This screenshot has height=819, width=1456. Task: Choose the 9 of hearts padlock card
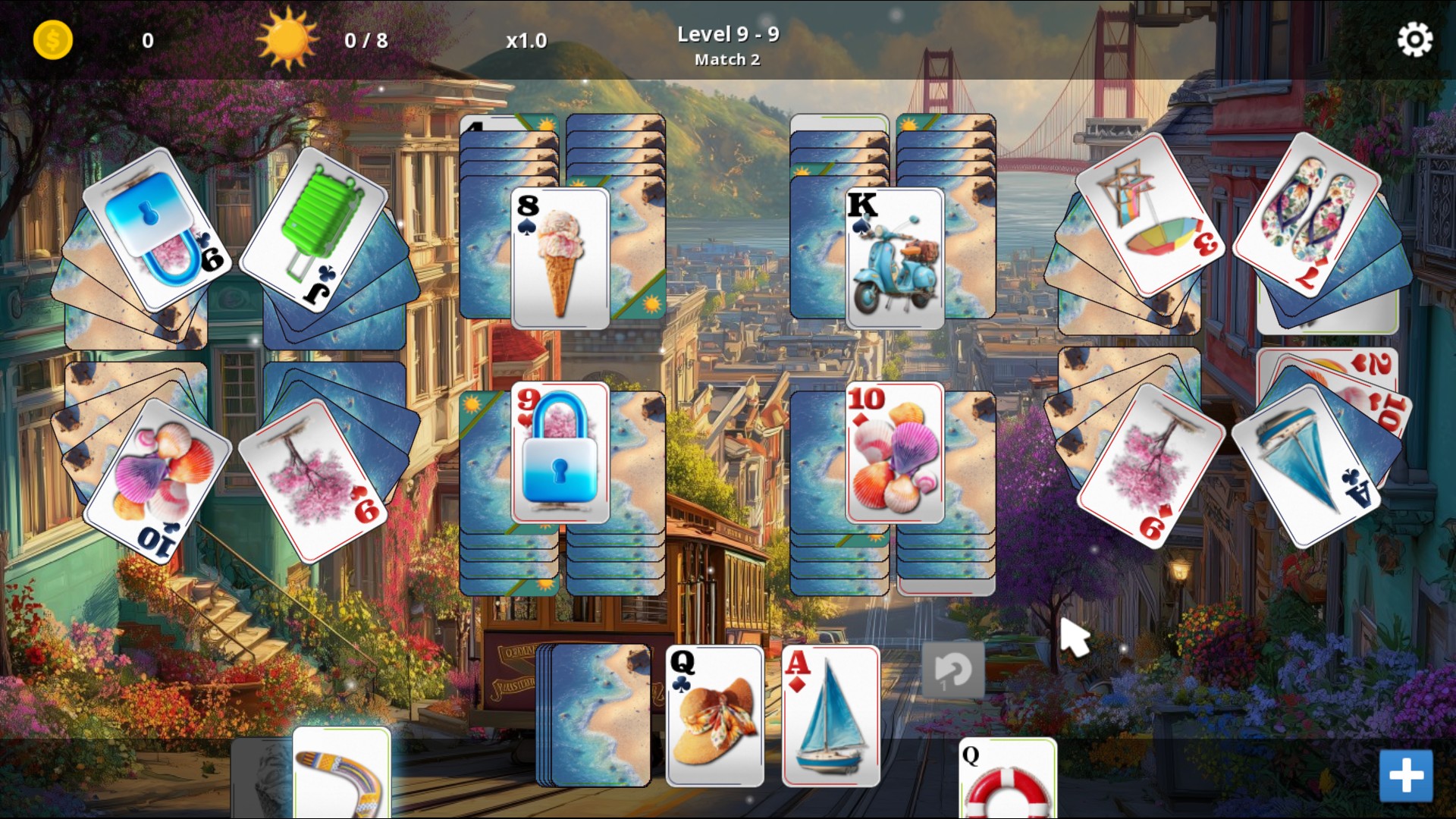[560, 453]
